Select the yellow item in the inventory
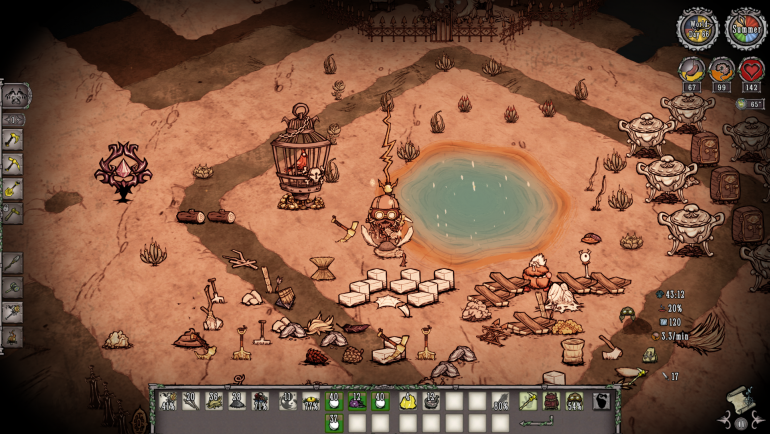 pos(406,402)
